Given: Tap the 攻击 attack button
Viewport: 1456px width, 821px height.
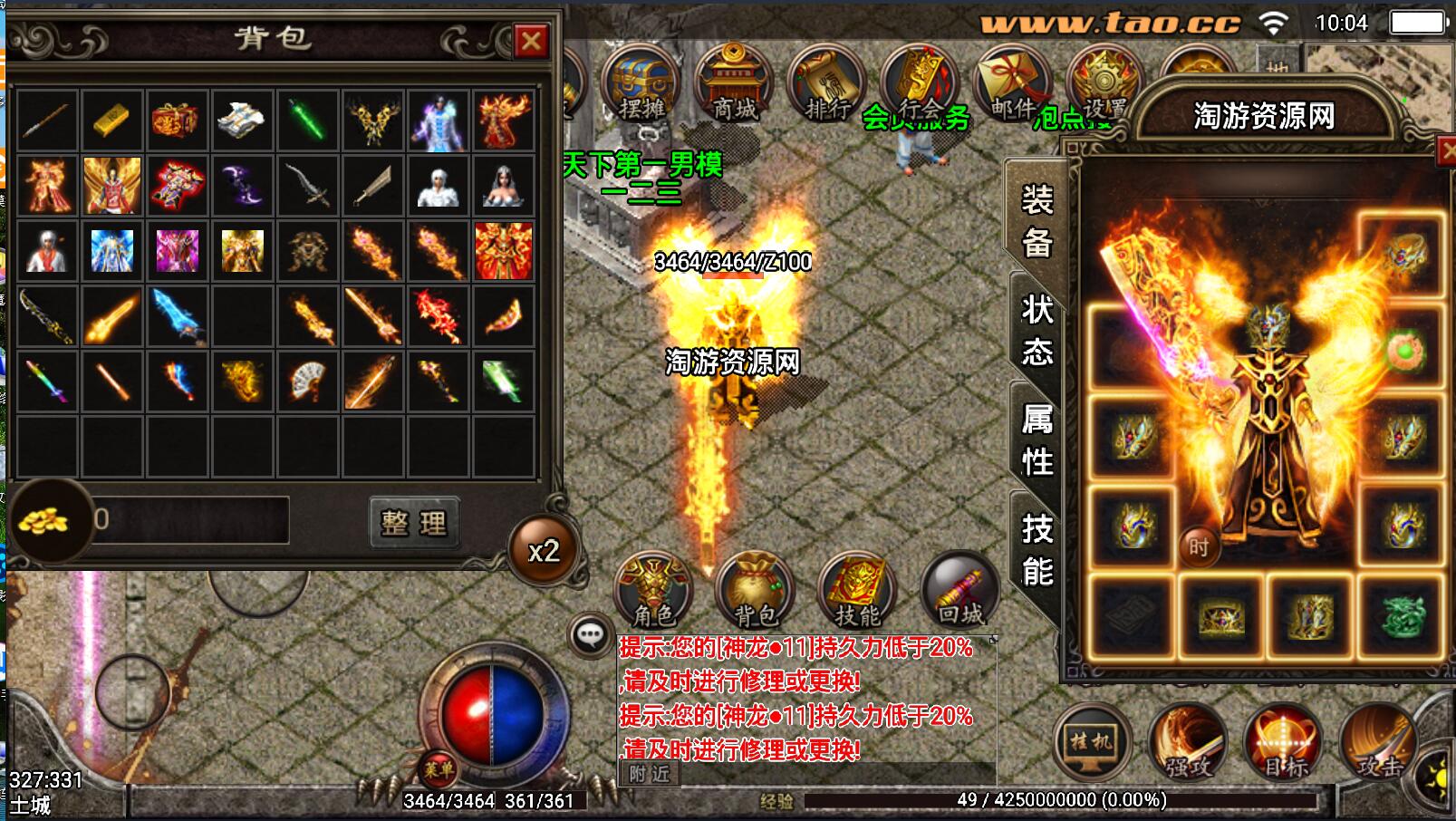Looking at the screenshot, I should [1379, 742].
